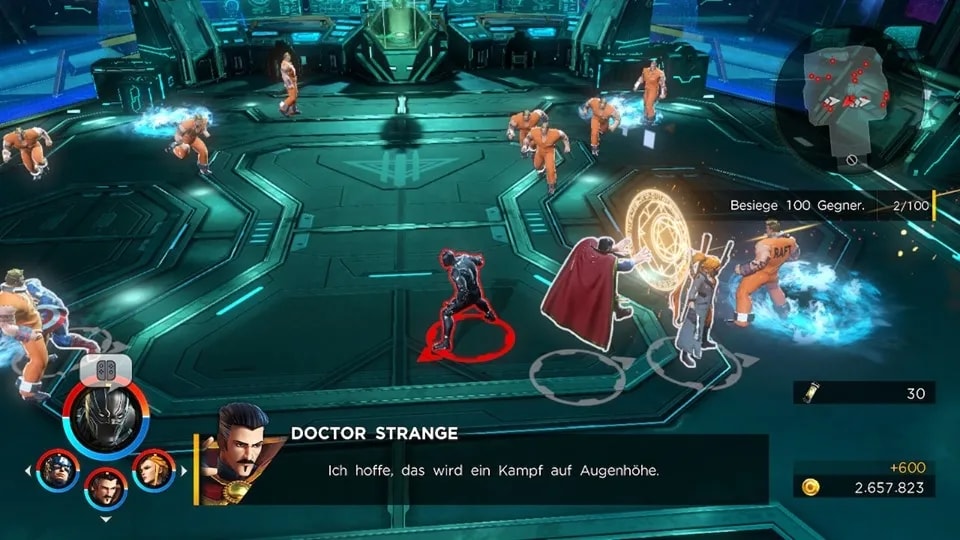Switch to Doctor Strange's small party portrait

(105, 488)
